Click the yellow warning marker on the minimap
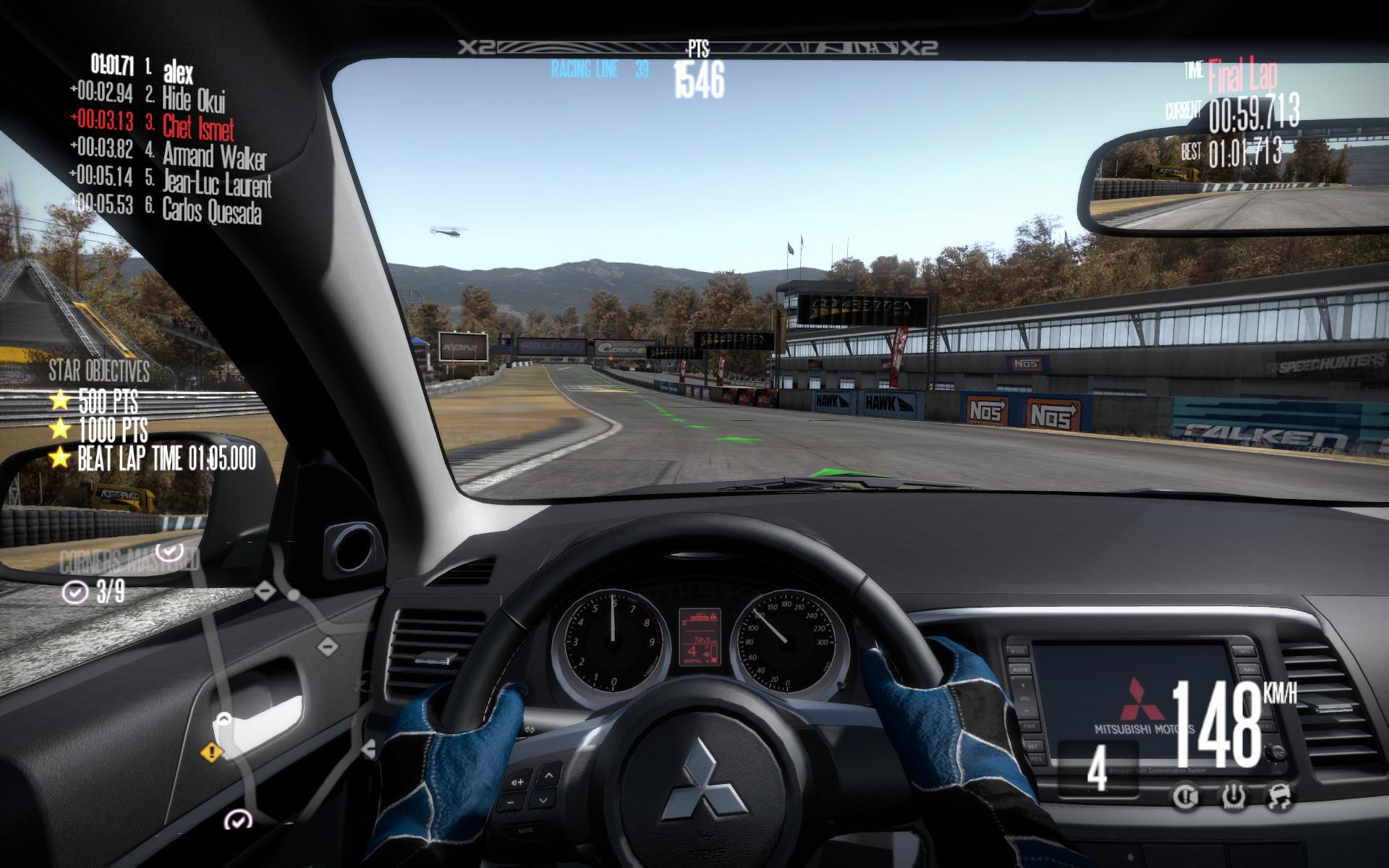 pyautogui.click(x=211, y=752)
